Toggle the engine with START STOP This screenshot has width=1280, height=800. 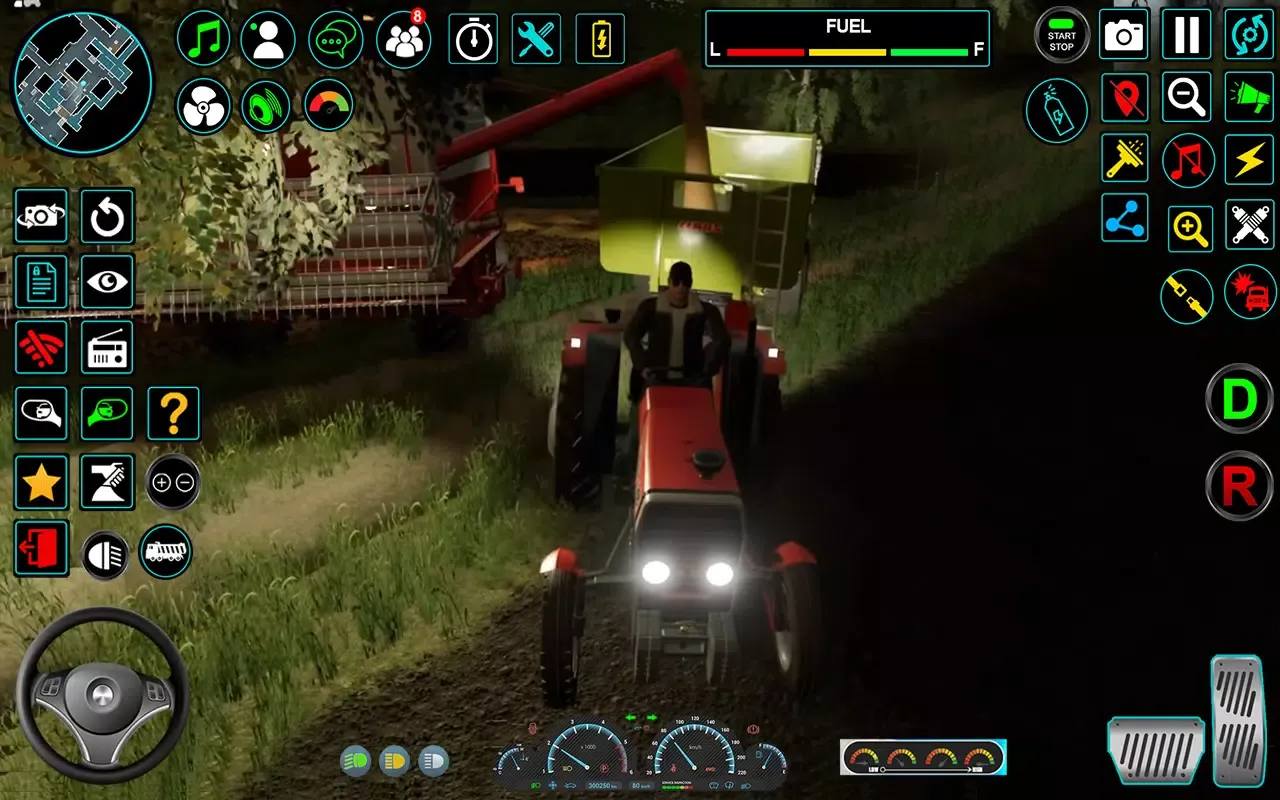click(x=1061, y=35)
